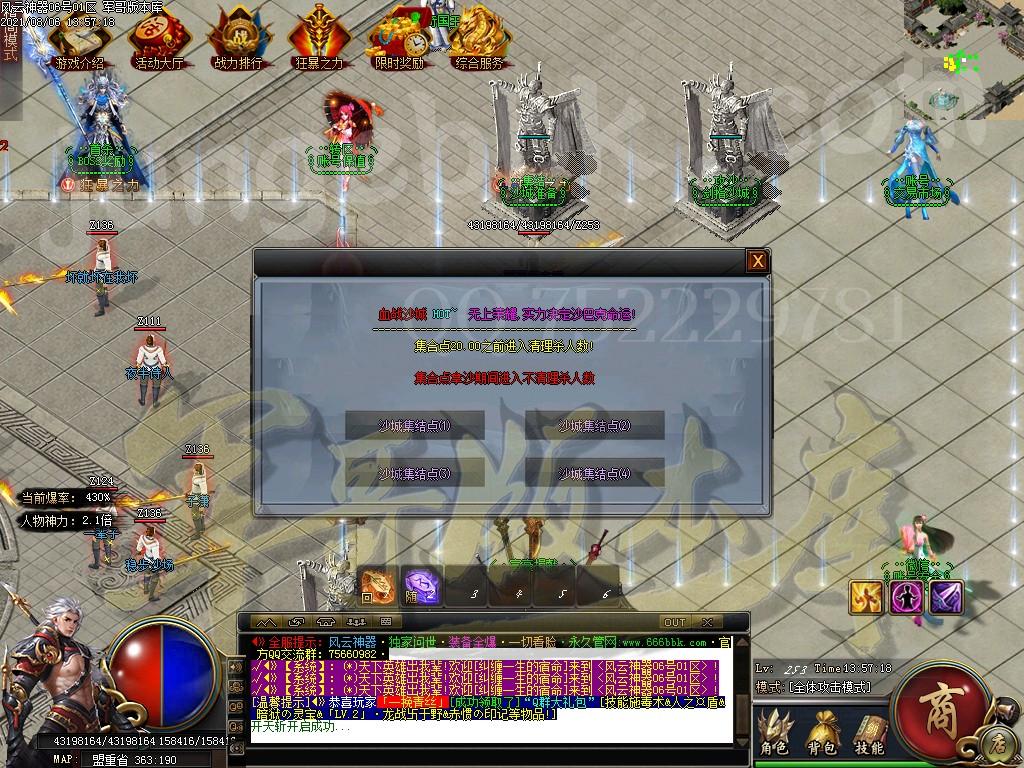The height and width of the screenshot is (768, 1024).
Task: Open the 技能 skills book
Action: click(869, 732)
